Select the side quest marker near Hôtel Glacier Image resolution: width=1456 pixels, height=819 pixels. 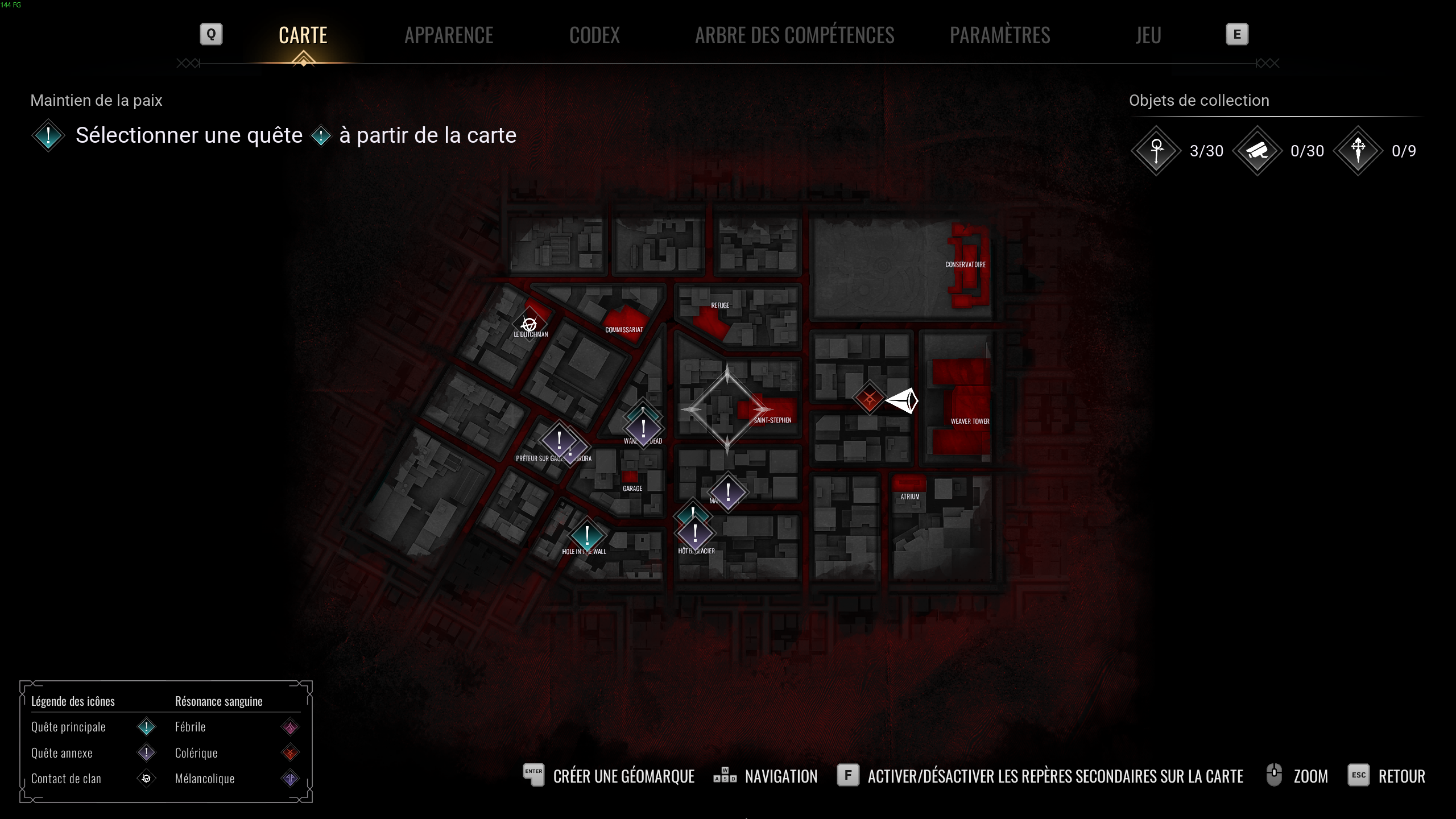click(x=696, y=533)
